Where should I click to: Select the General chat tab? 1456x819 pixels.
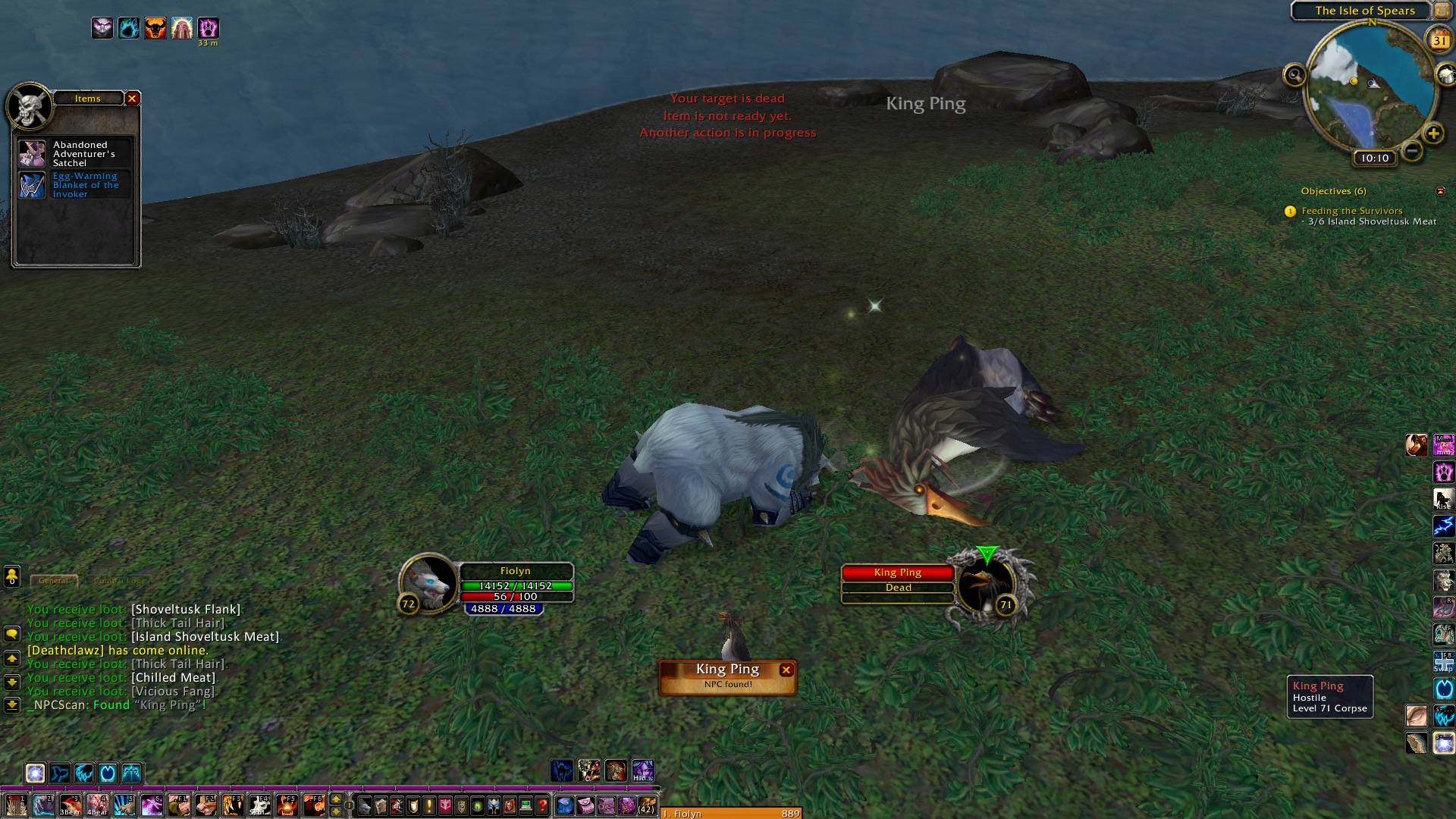53,581
